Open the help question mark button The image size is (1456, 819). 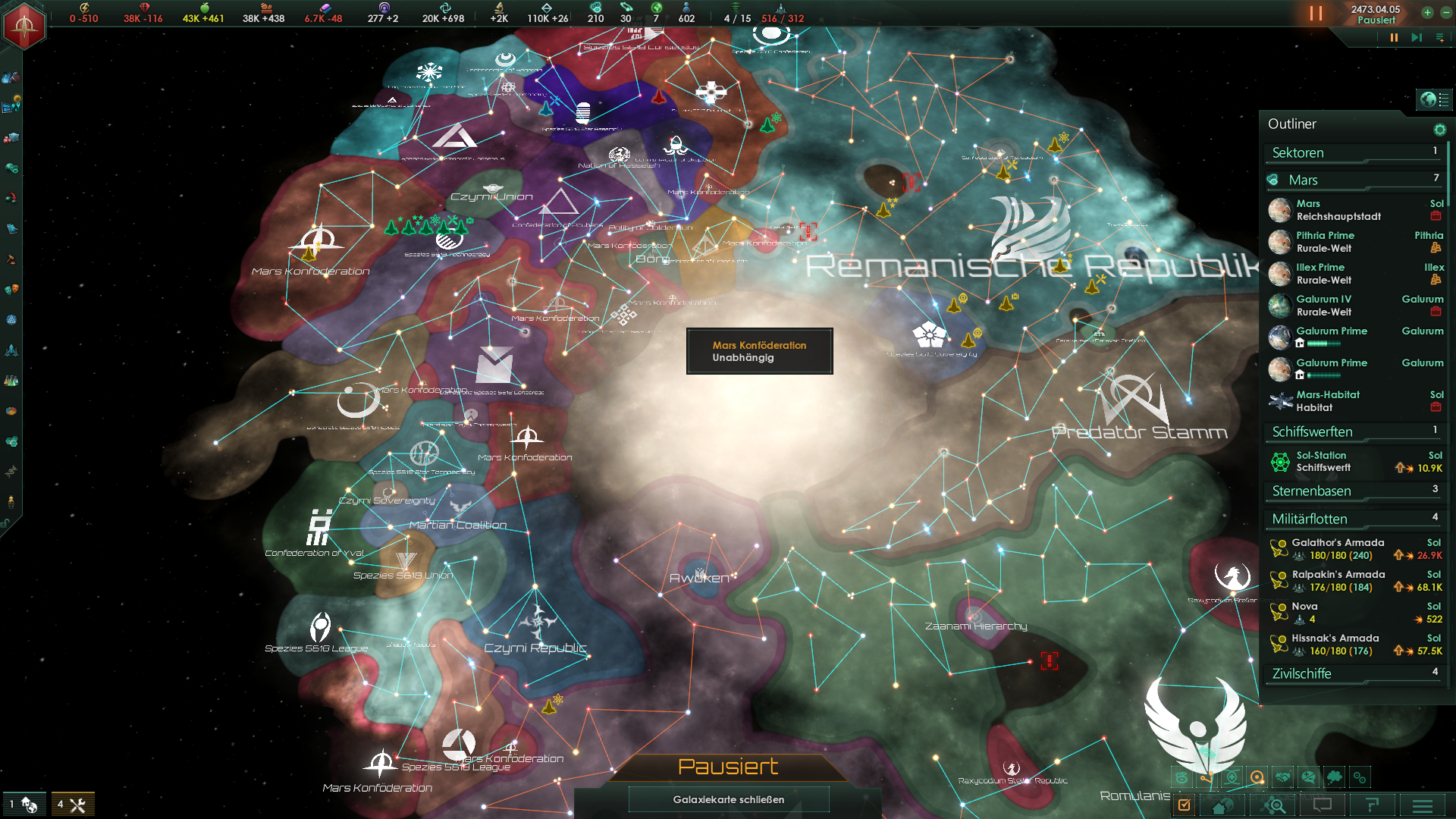[x=1372, y=805]
